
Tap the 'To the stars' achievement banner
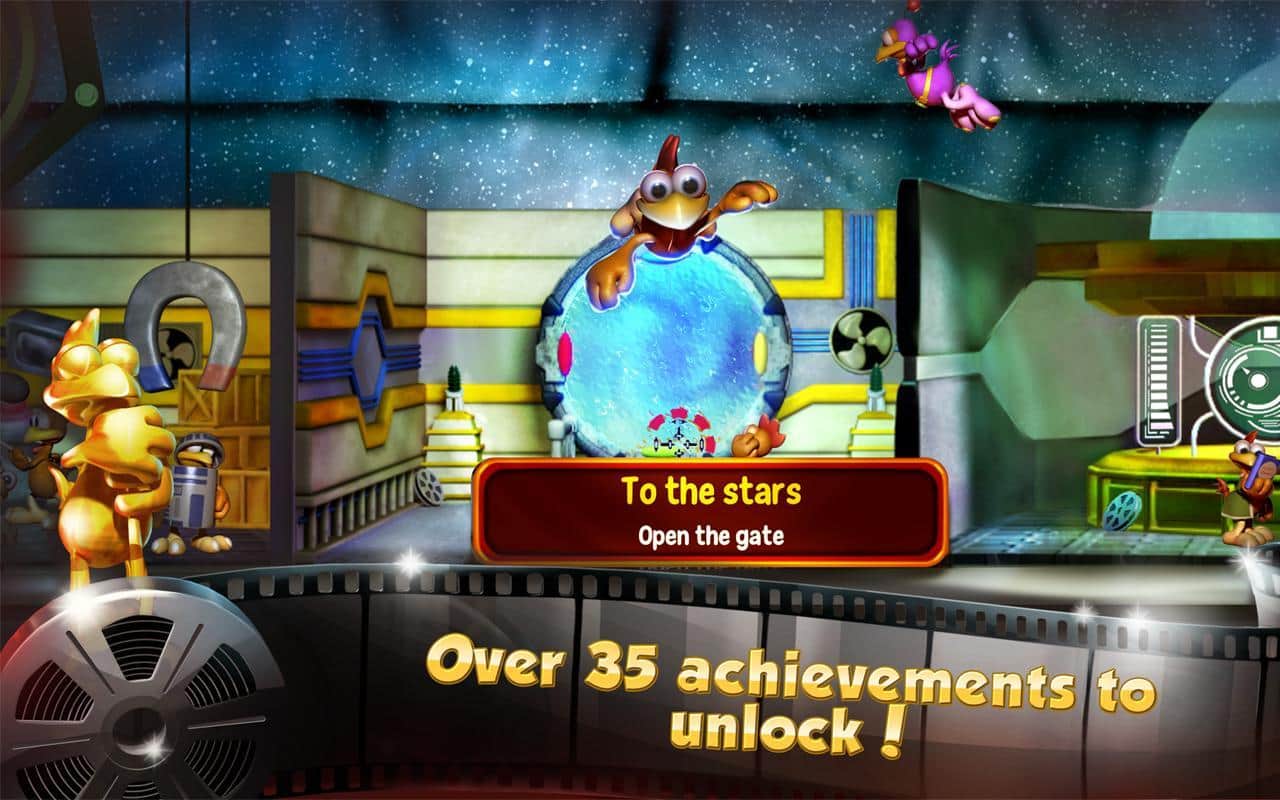click(x=710, y=512)
